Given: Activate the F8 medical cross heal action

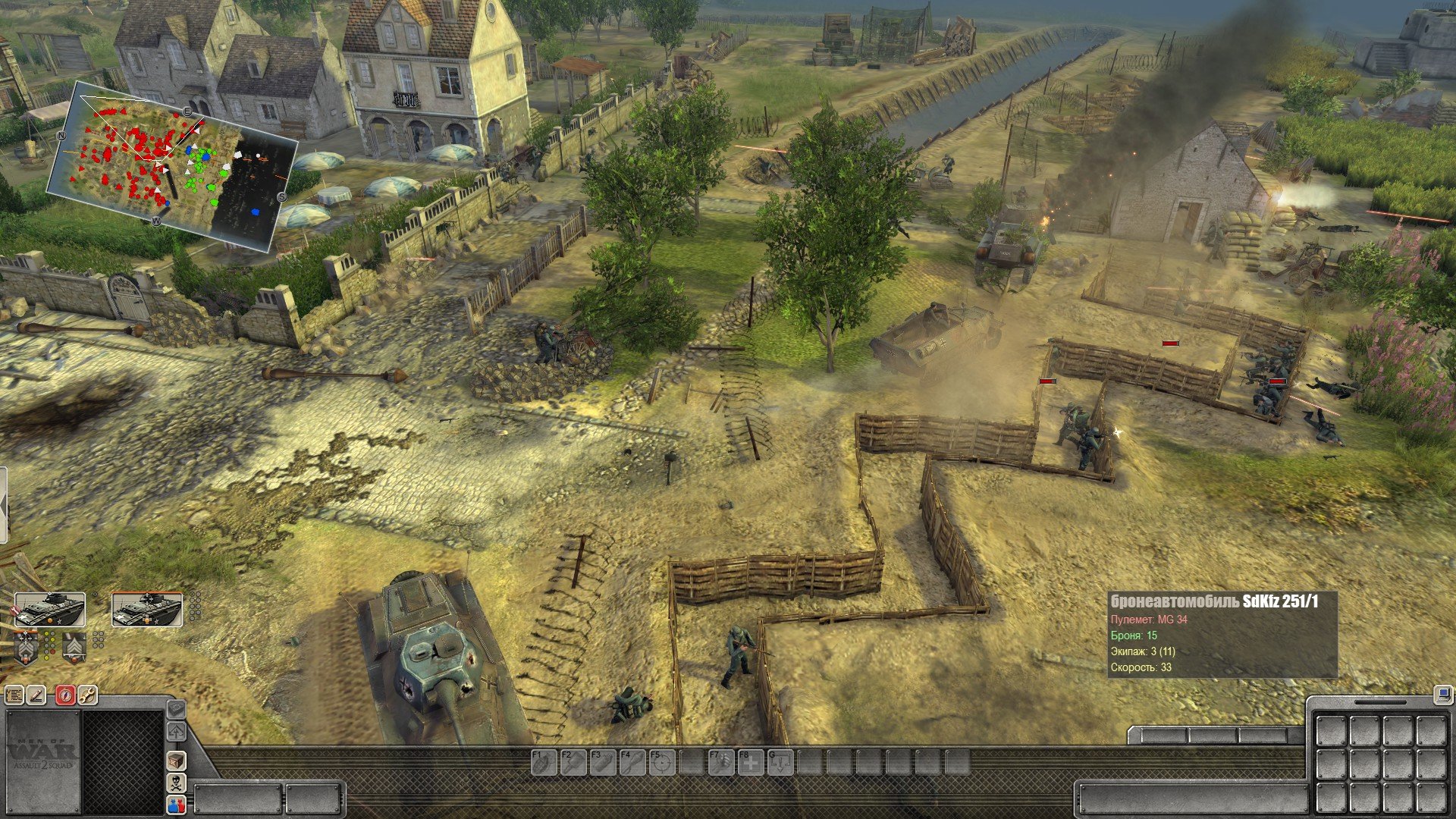Looking at the screenshot, I should point(751,762).
